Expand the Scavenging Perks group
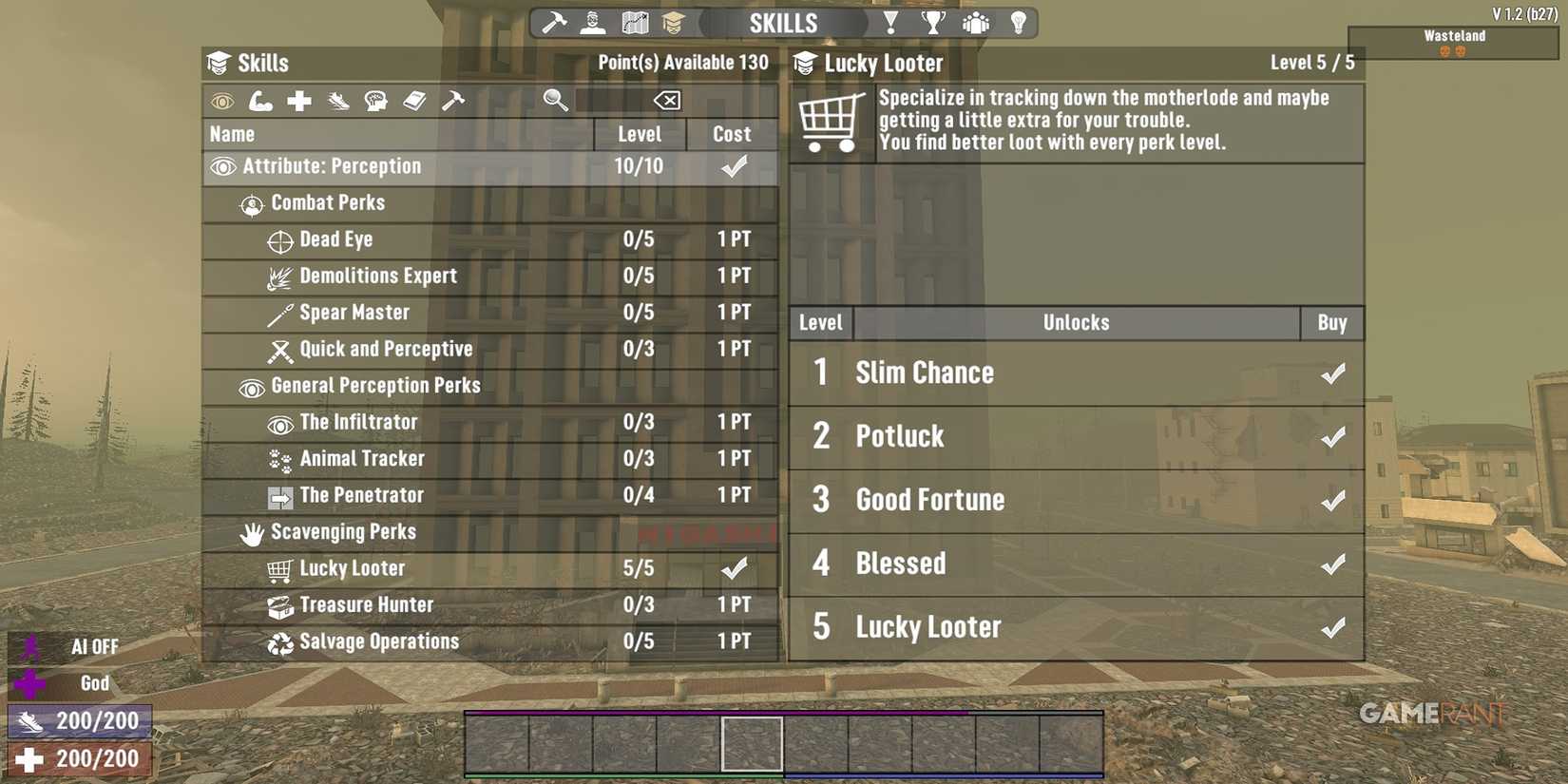 pos(344,532)
